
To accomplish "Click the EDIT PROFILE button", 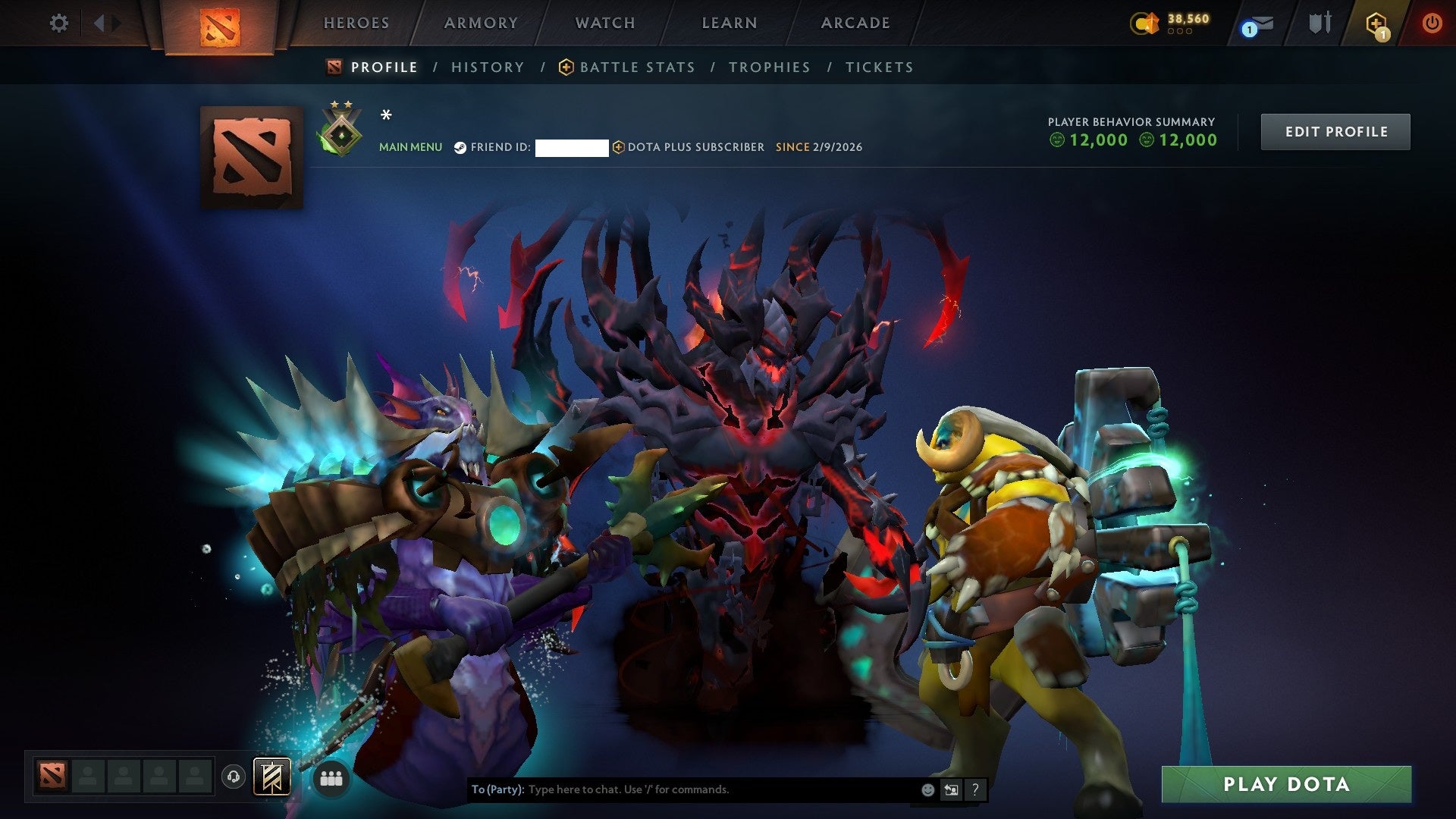I will click(1335, 130).
